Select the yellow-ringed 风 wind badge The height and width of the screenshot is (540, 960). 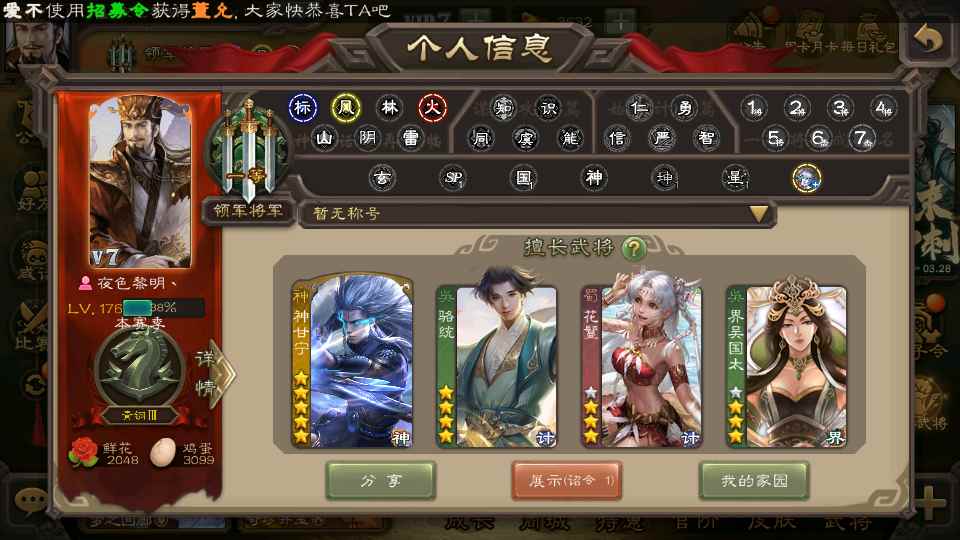346,107
